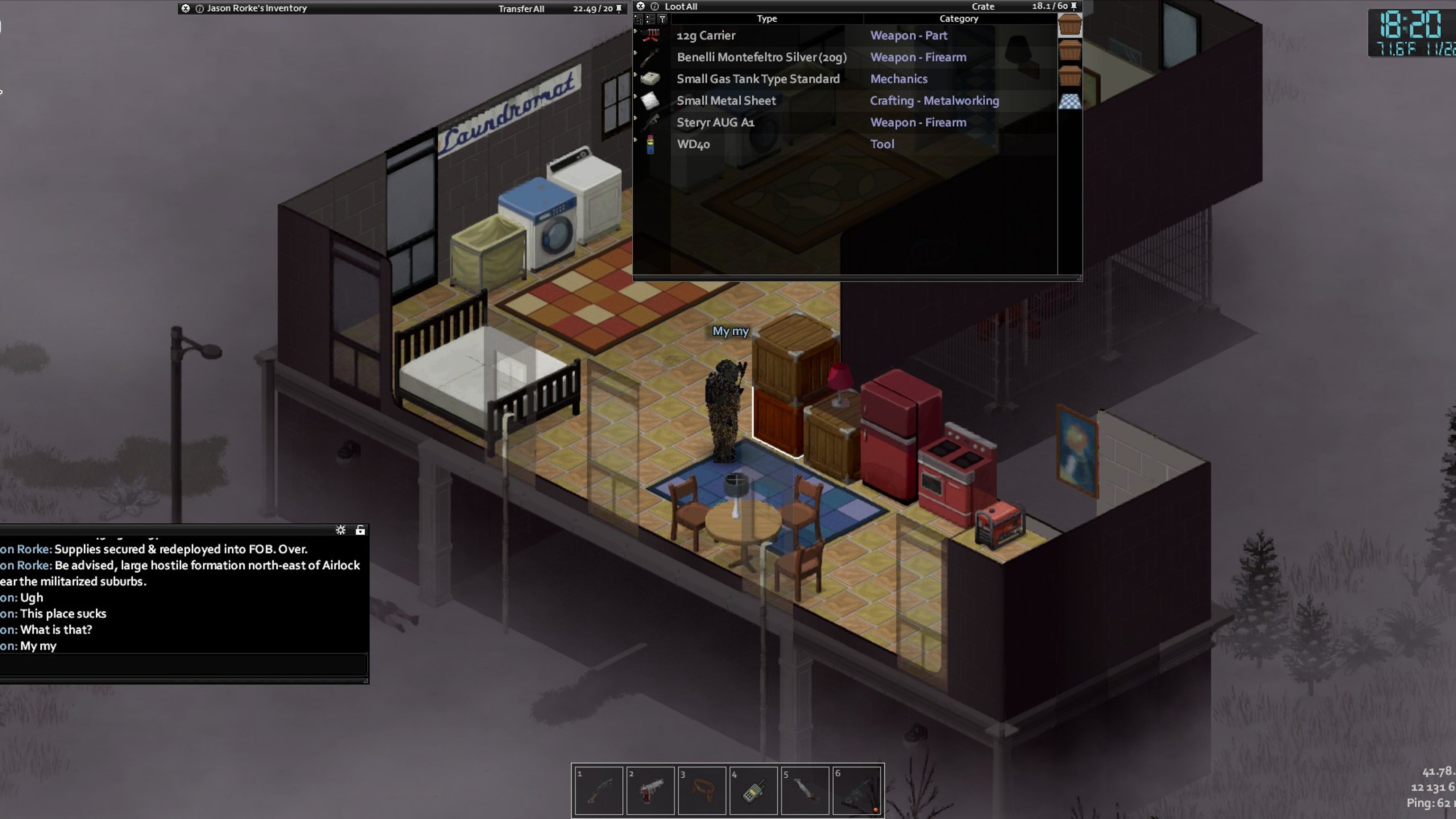Click the Loot All button
Screen dimensions: 1456x819
tap(681, 7)
